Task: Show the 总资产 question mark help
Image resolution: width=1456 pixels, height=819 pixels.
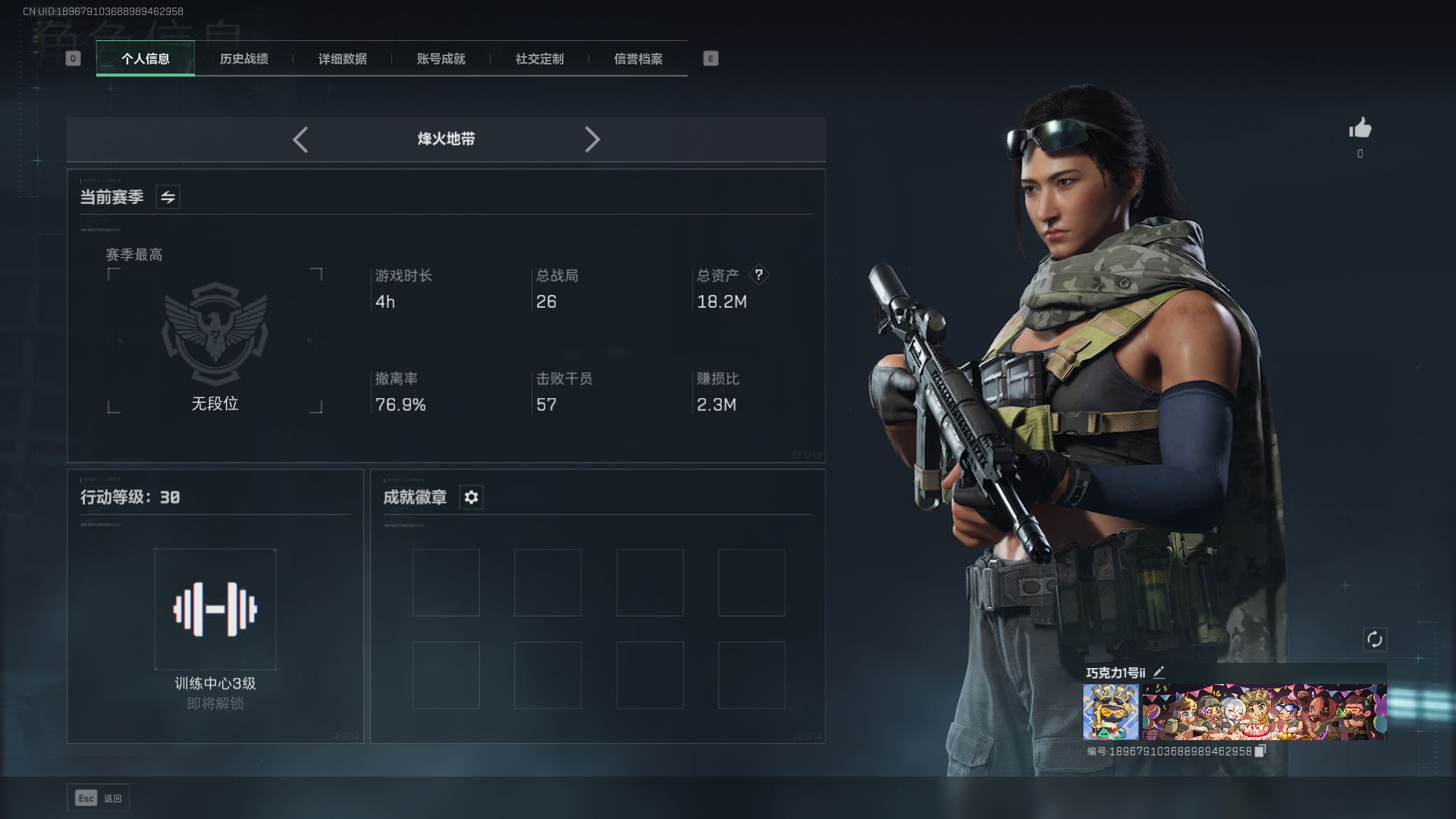Action: (758, 275)
